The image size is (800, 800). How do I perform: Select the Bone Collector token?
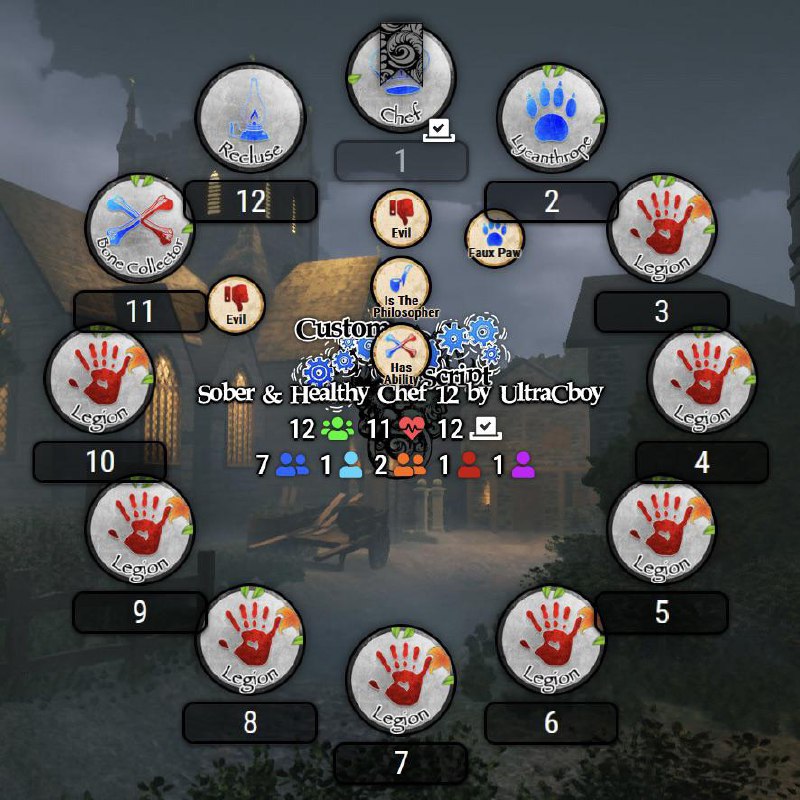pyautogui.click(x=140, y=228)
